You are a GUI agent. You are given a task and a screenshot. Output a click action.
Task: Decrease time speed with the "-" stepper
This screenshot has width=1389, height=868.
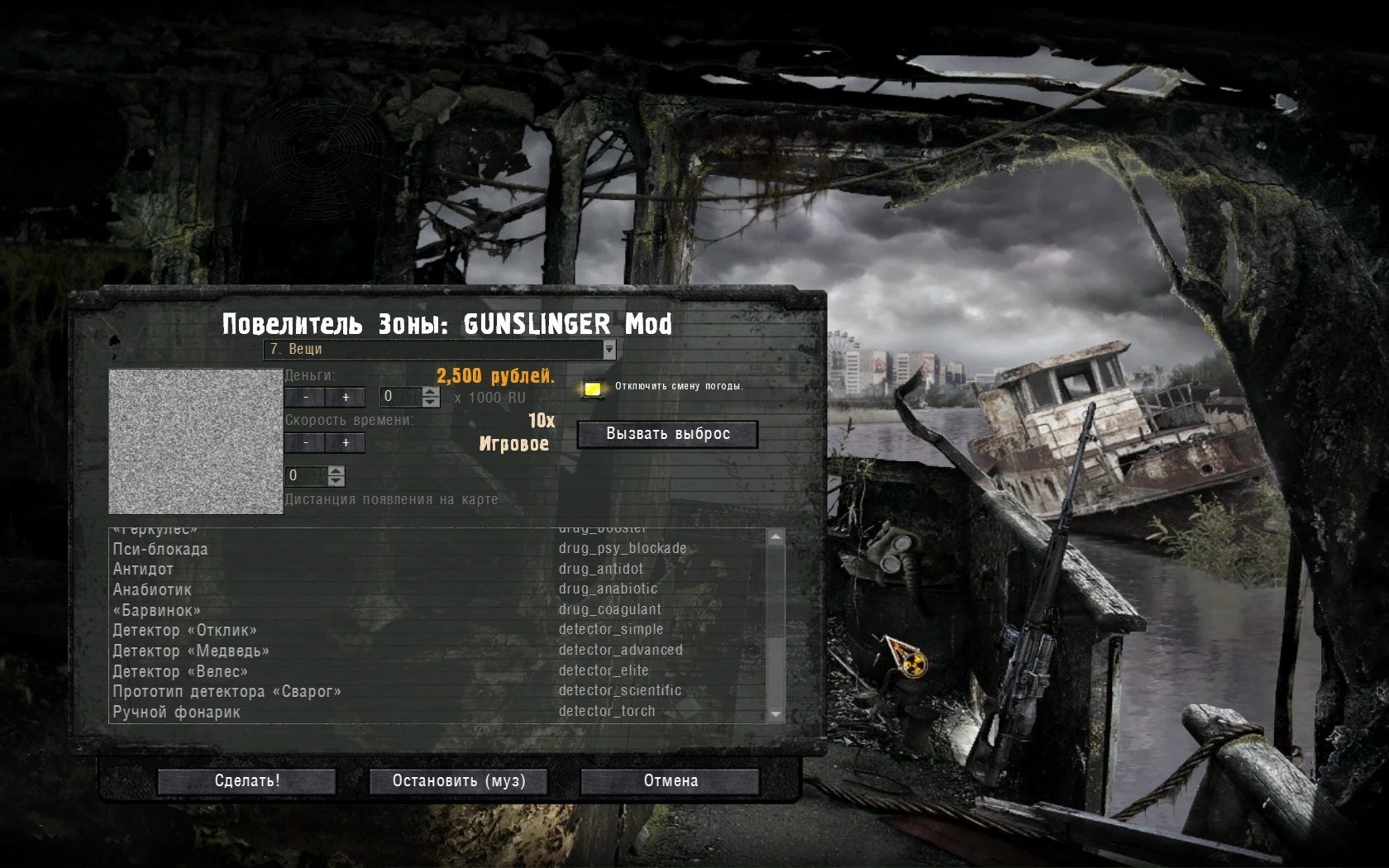tap(306, 443)
